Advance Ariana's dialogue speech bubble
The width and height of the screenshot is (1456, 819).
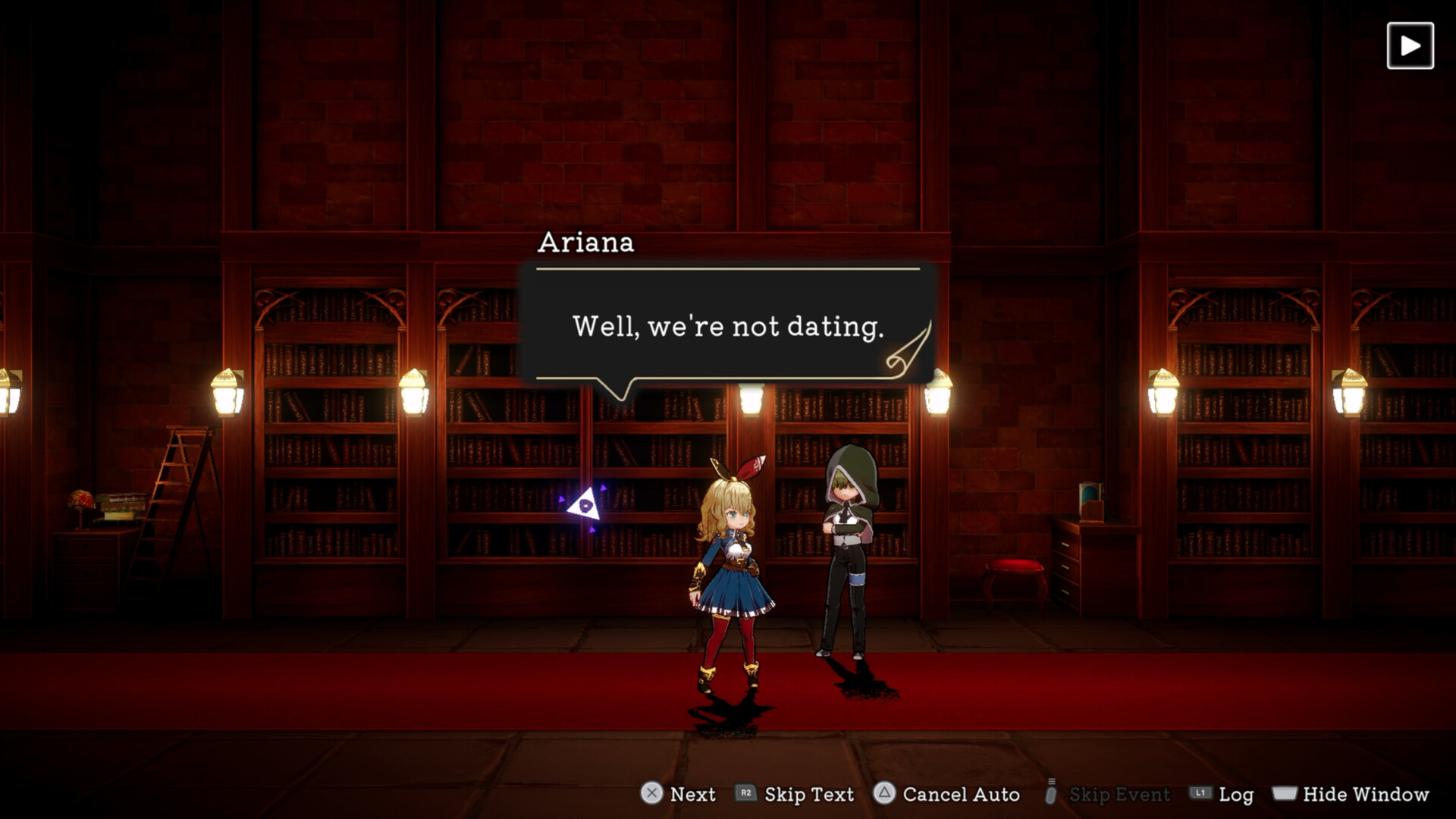pyautogui.click(x=727, y=326)
